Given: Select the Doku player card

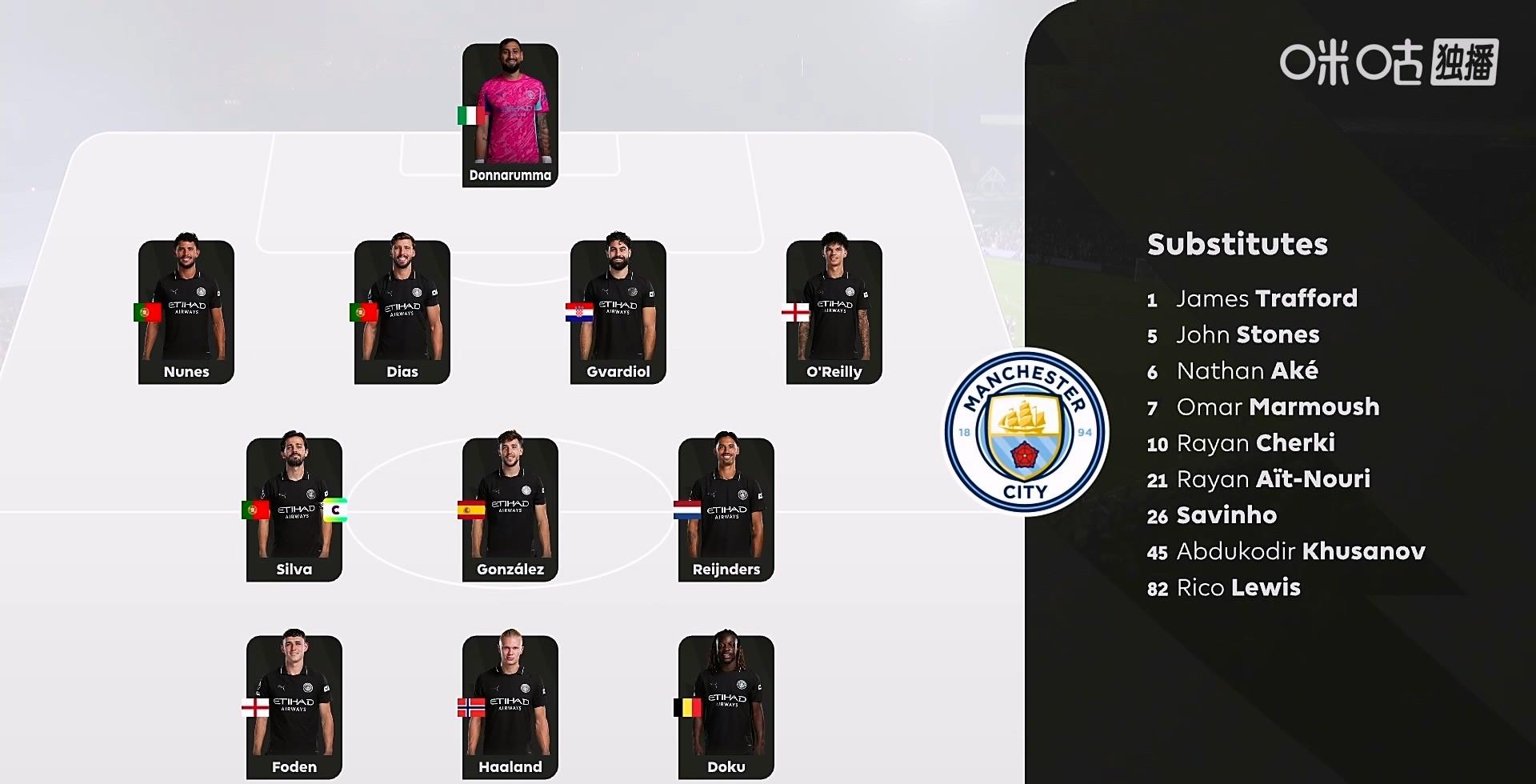Looking at the screenshot, I should point(726,707).
